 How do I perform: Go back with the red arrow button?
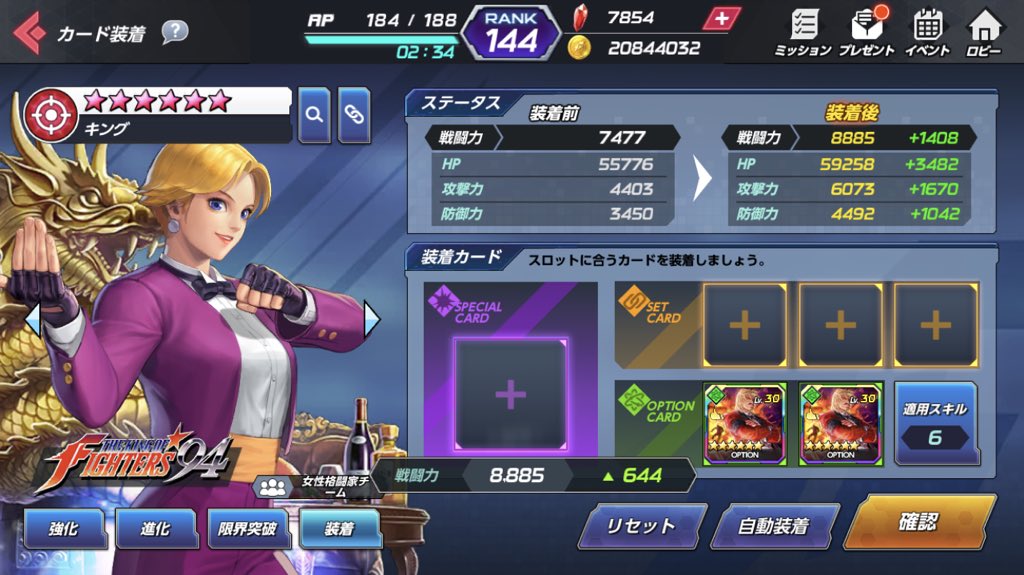28,33
